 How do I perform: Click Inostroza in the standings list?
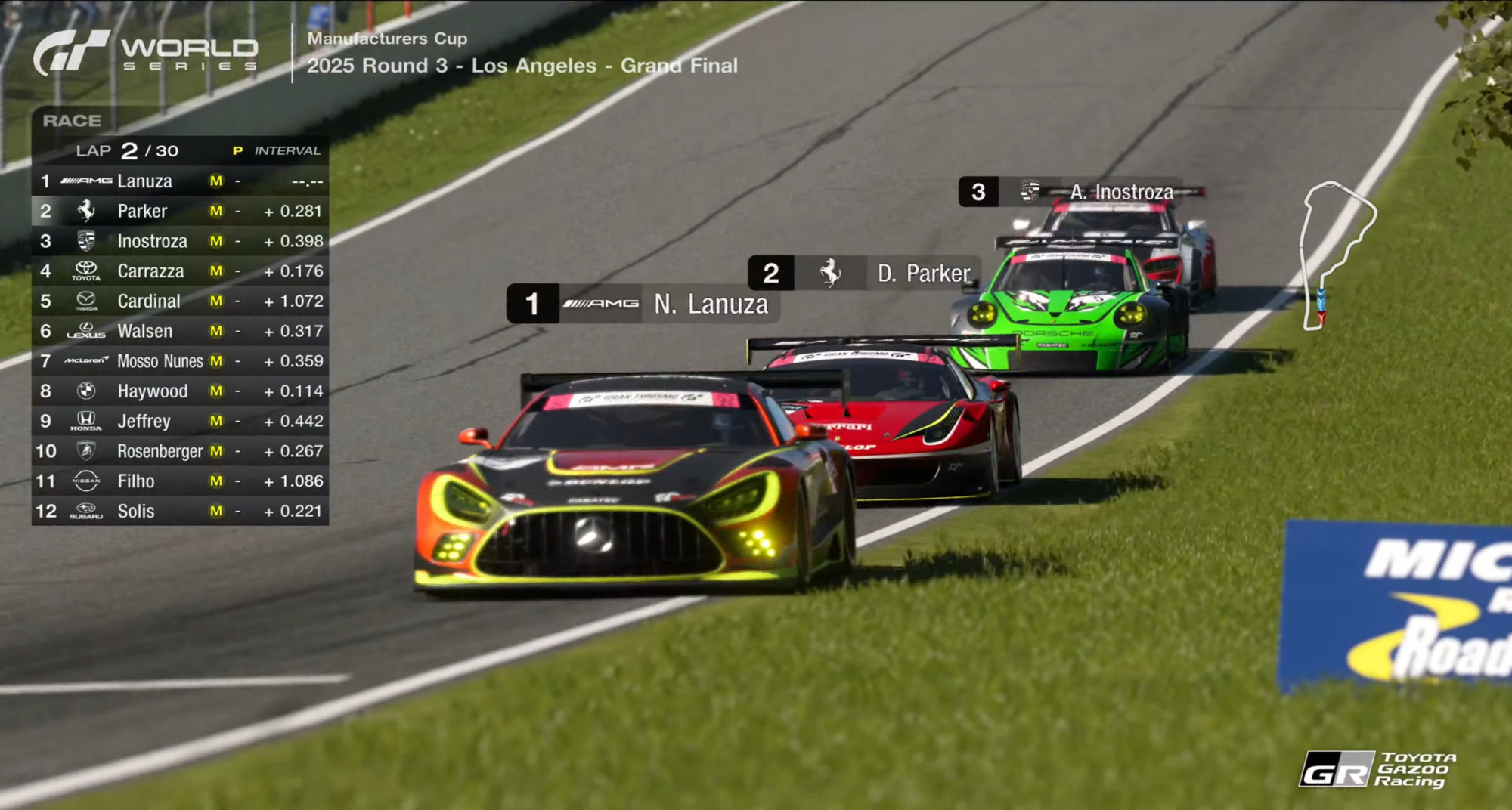pos(180,241)
